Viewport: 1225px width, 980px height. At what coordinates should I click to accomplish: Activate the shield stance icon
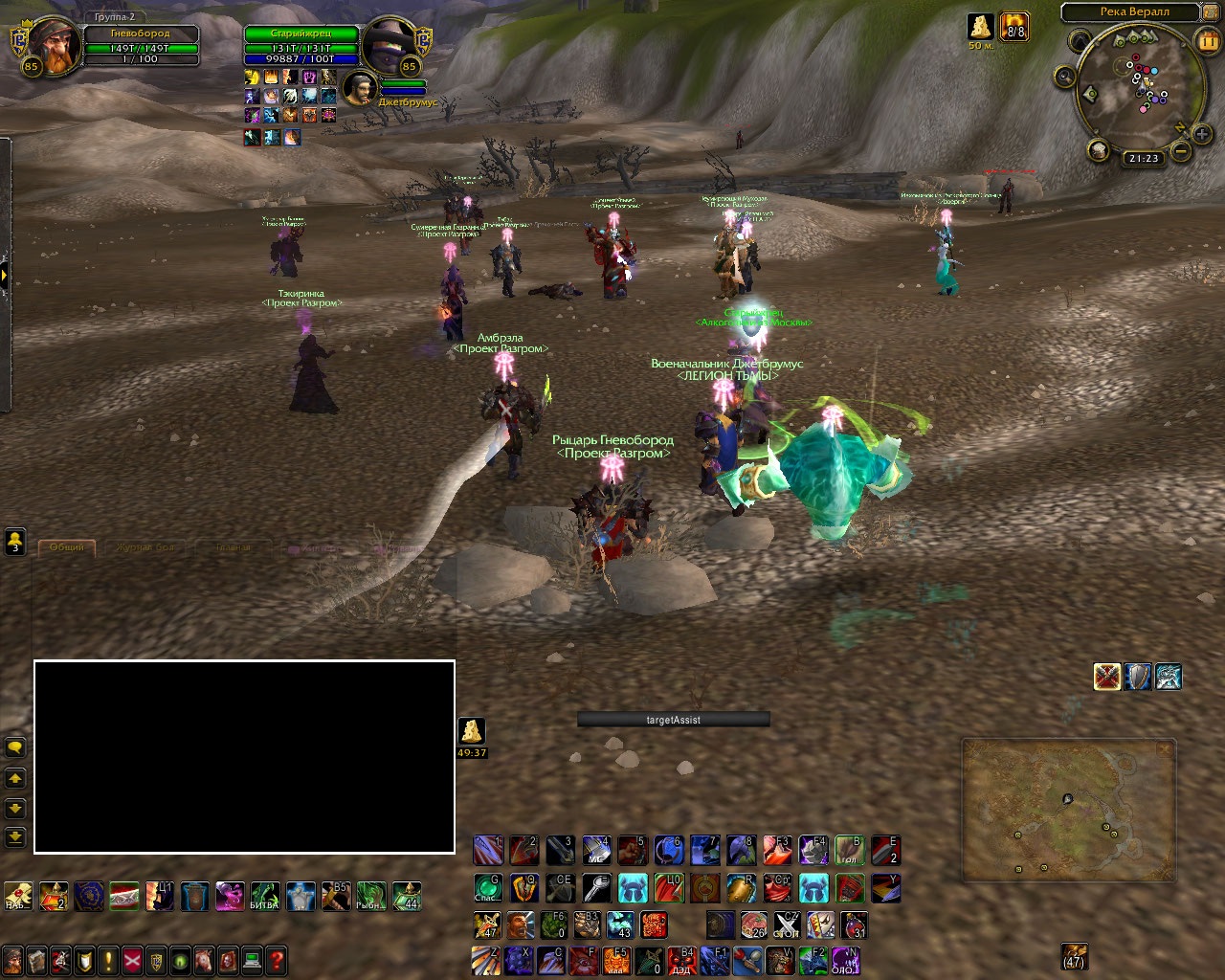click(x=1138, y=677)
